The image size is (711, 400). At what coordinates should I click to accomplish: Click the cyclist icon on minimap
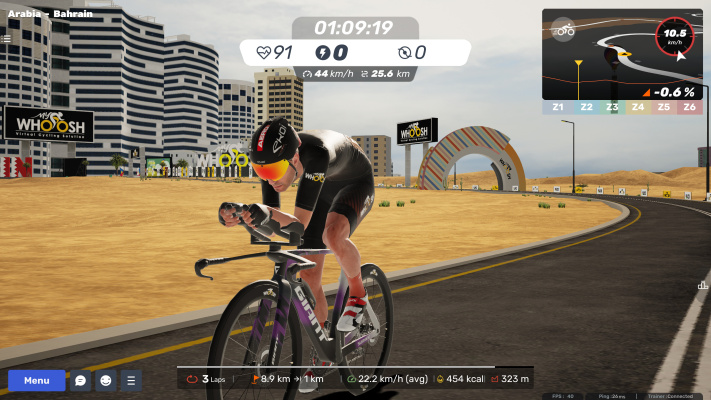pyautogui.click(x=565, y=30)
